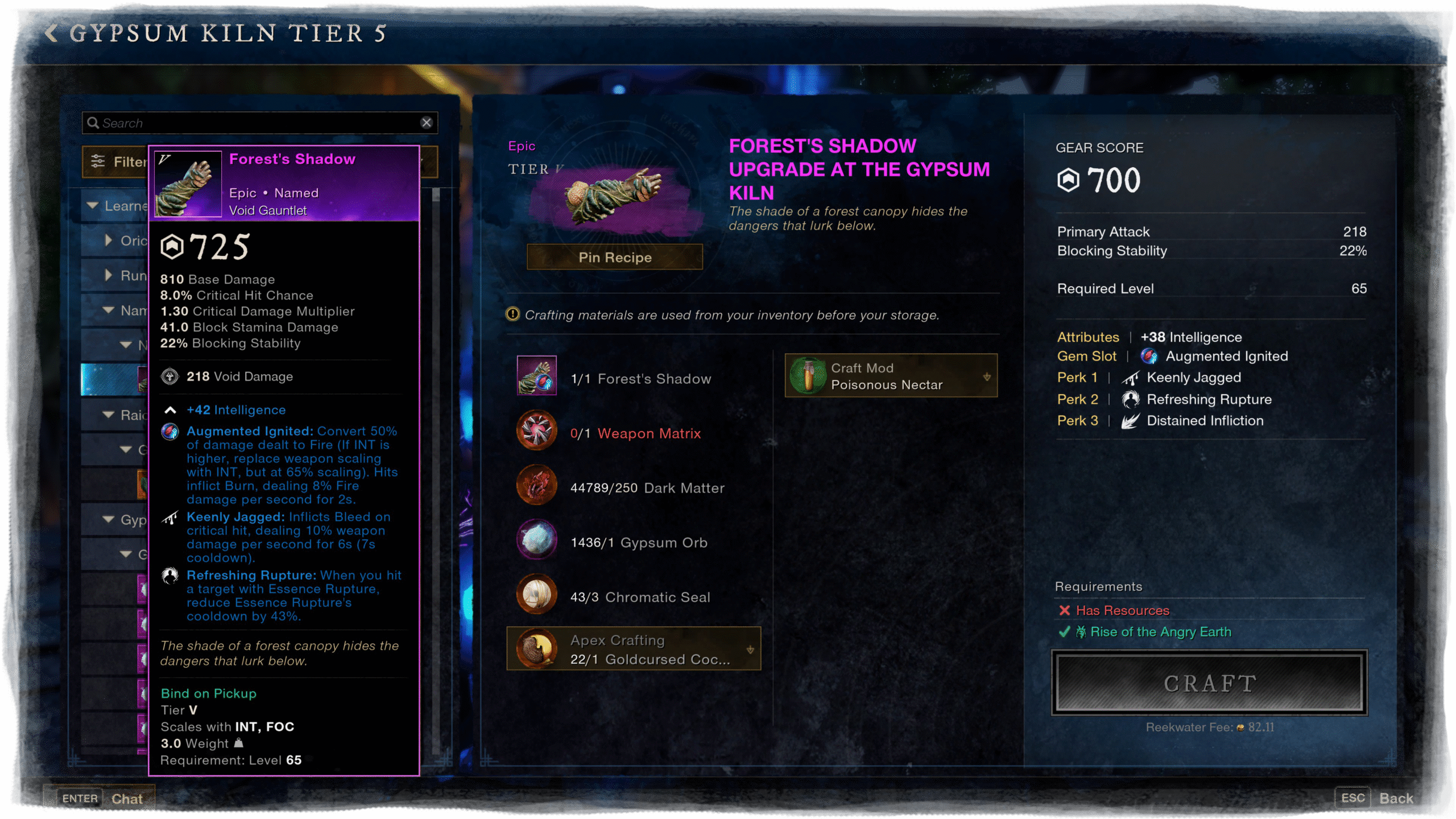This screenshot has width=1456, height=819.
Task: Select the Forest's Shadow ingredient slot
Action: 536,376
